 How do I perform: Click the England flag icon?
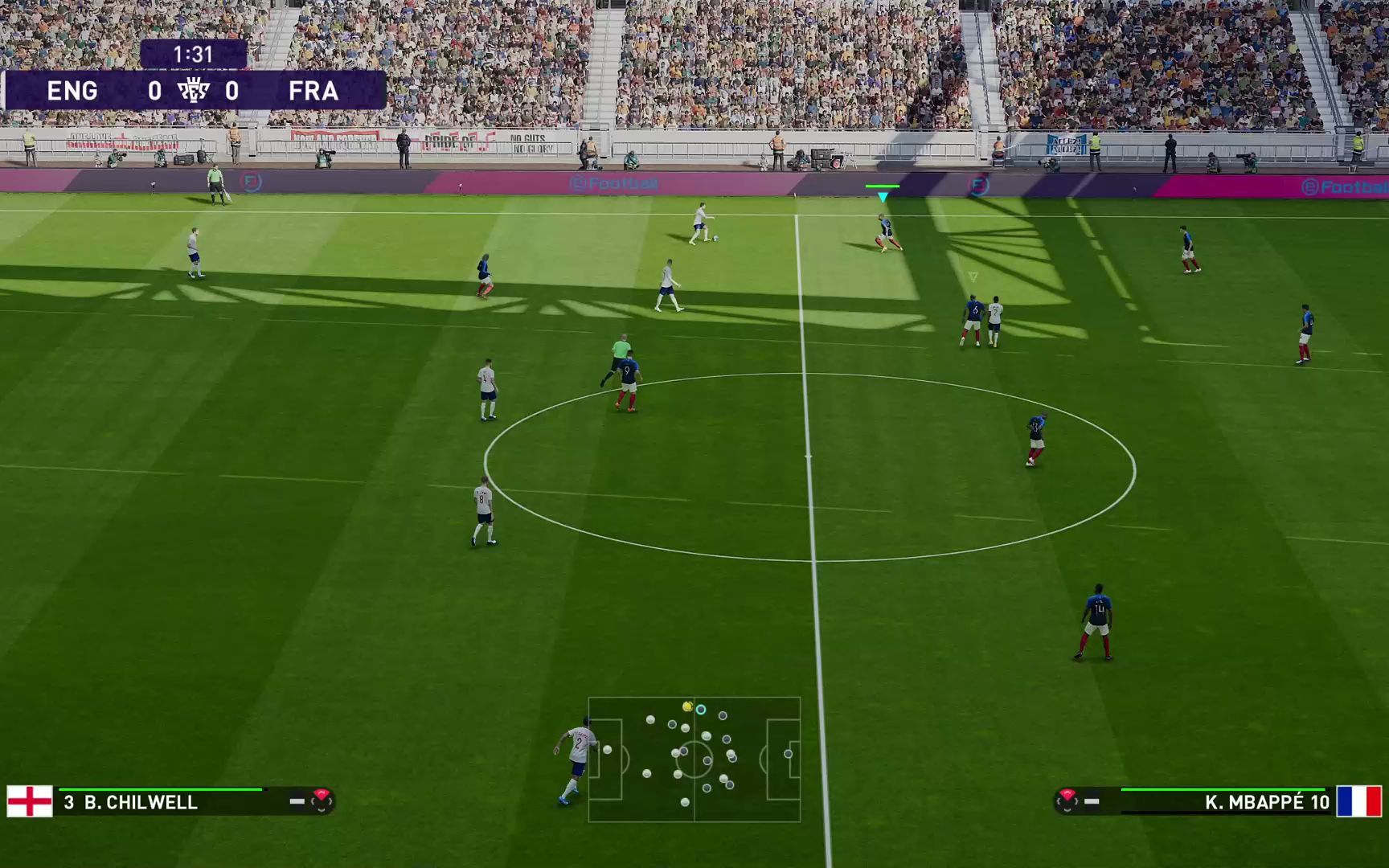click(30, 801)
